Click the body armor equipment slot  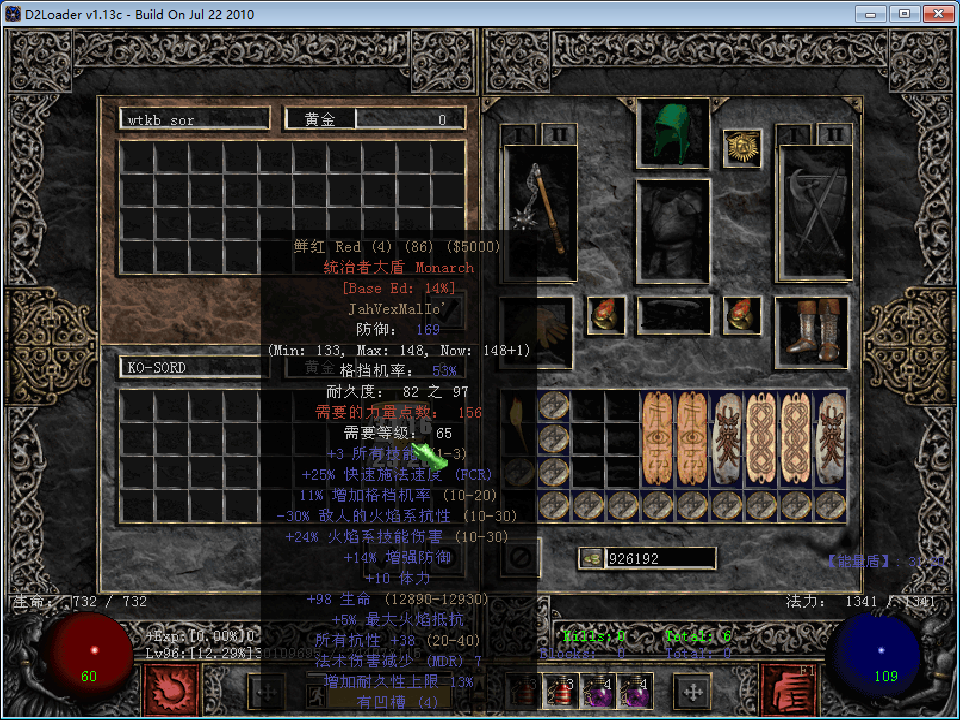coord(673,230)
